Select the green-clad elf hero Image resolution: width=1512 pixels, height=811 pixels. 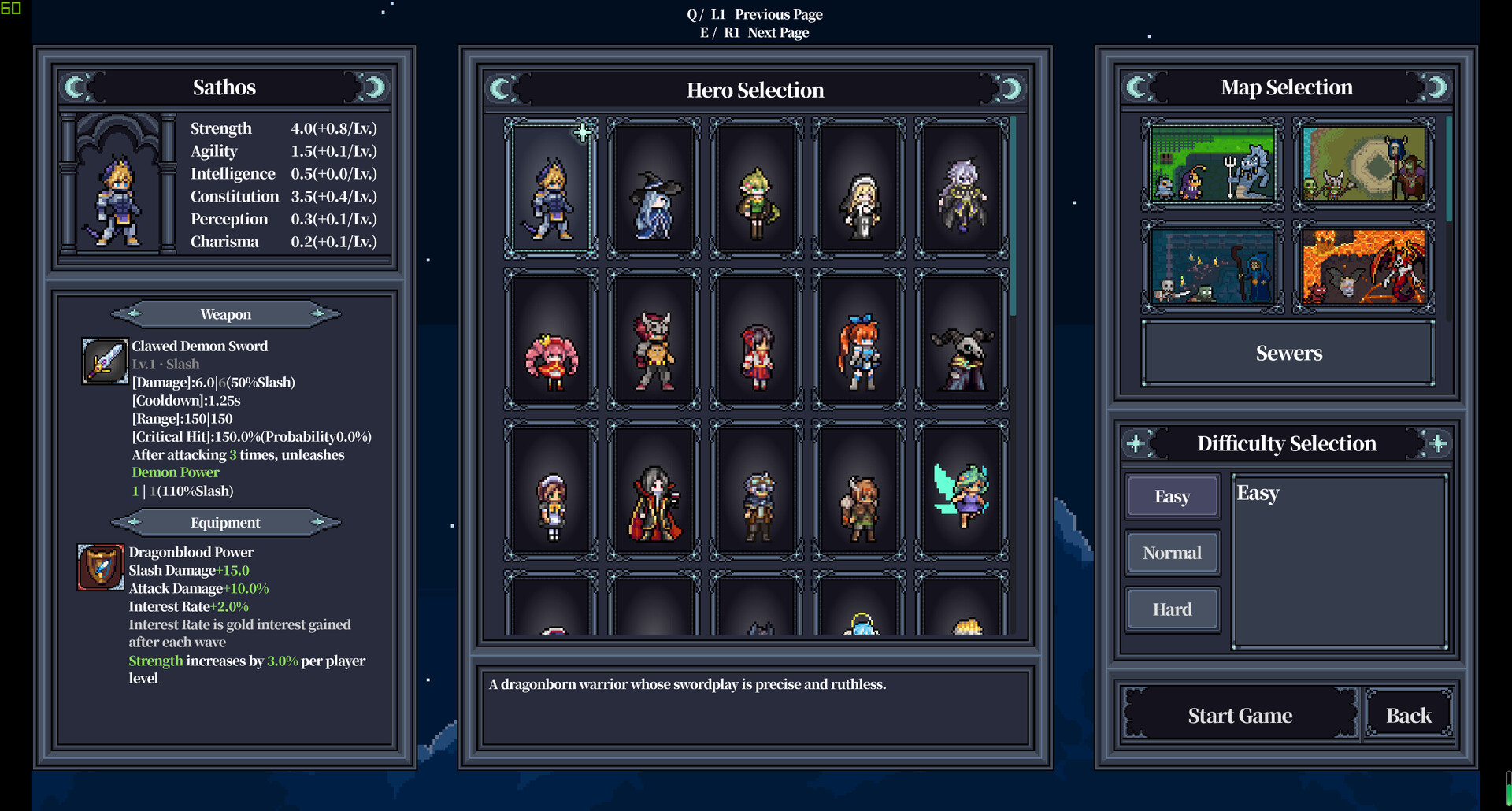point(756,189)
